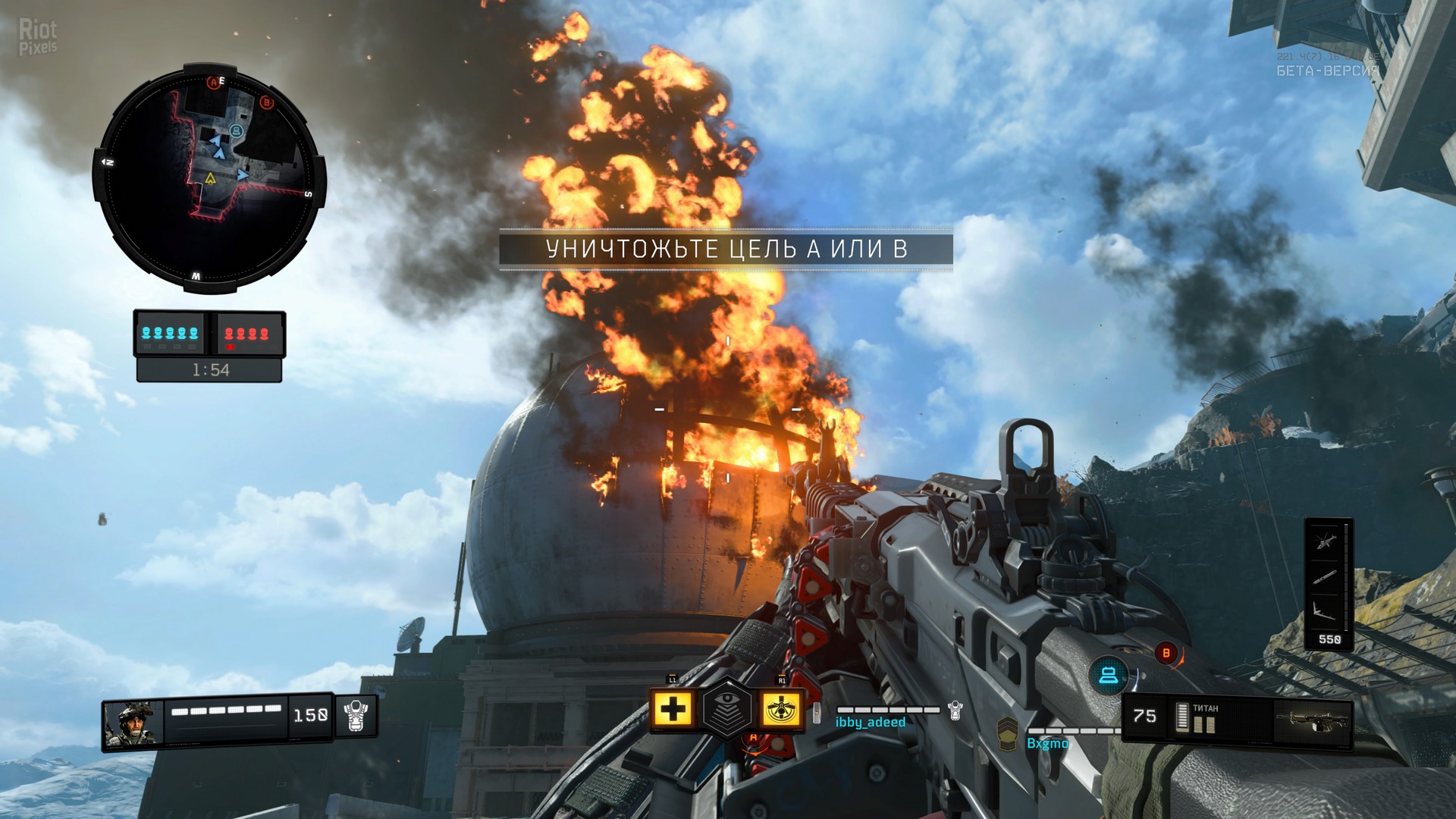This screenshot has width=1456, height=819.
Task: Select objective B marker on the minimap
Action: click(x=266, y=102)
